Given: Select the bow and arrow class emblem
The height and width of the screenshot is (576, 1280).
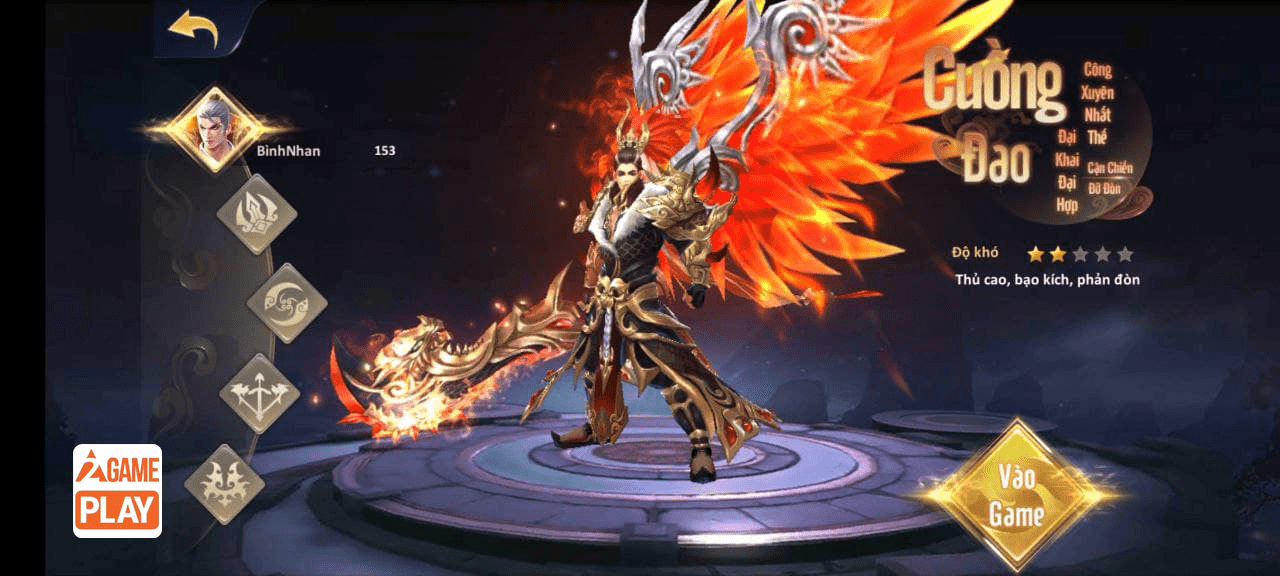Looking at the screenshot, I should coord(259,393).
